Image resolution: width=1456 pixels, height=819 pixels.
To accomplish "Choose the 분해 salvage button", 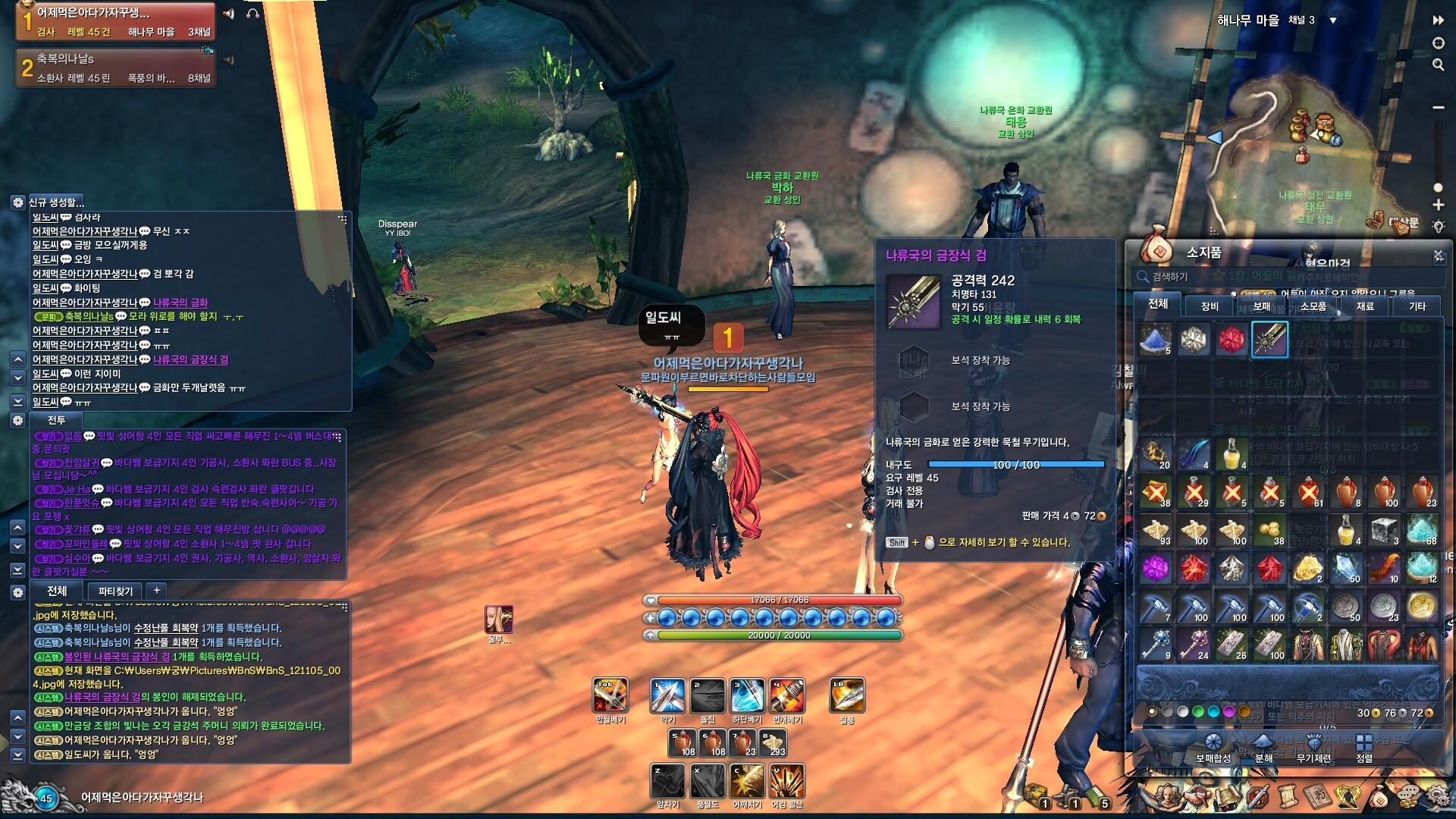I will coord(1263,747).
